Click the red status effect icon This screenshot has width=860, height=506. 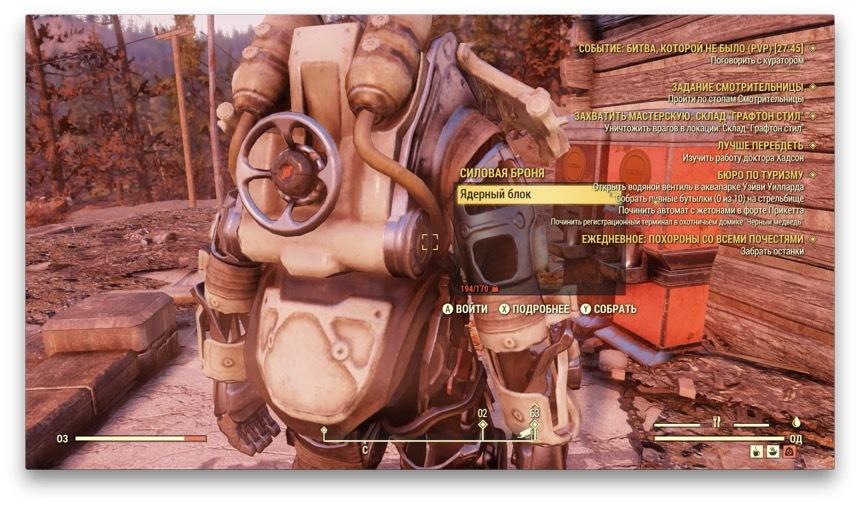pyautogui.click(x=788, y=452)
